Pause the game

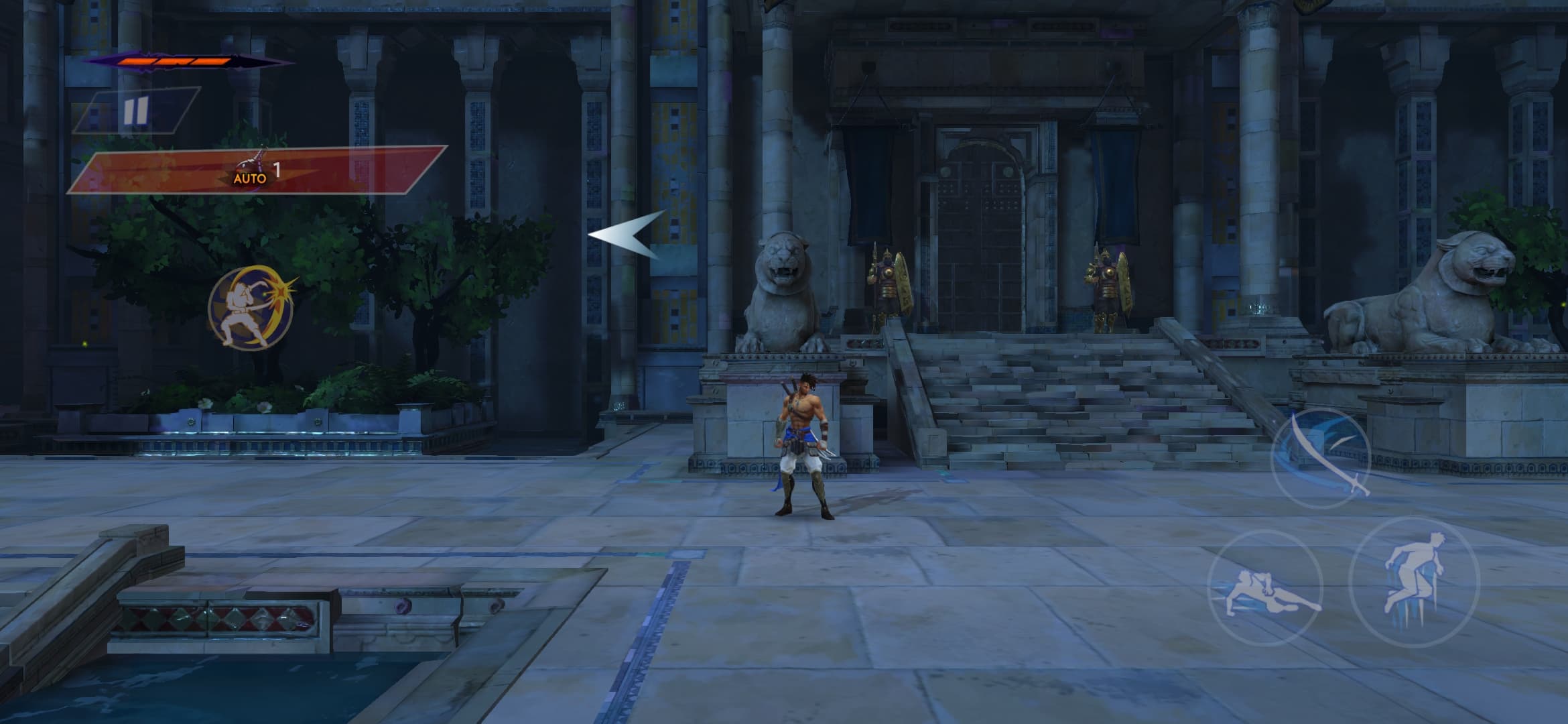point(135,111)
